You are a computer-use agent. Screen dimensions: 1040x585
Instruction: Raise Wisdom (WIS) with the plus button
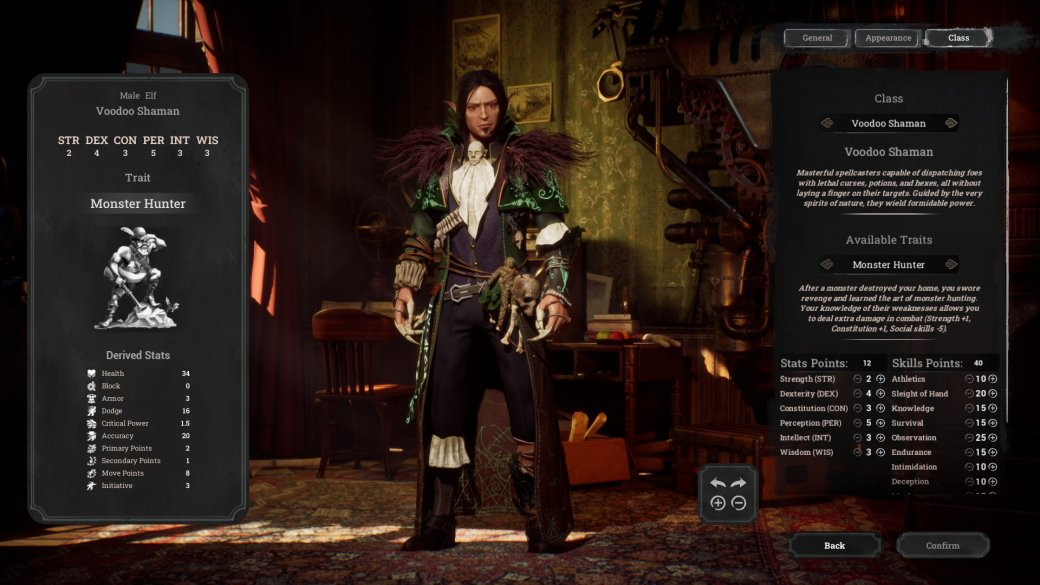[x=881, y=452]
